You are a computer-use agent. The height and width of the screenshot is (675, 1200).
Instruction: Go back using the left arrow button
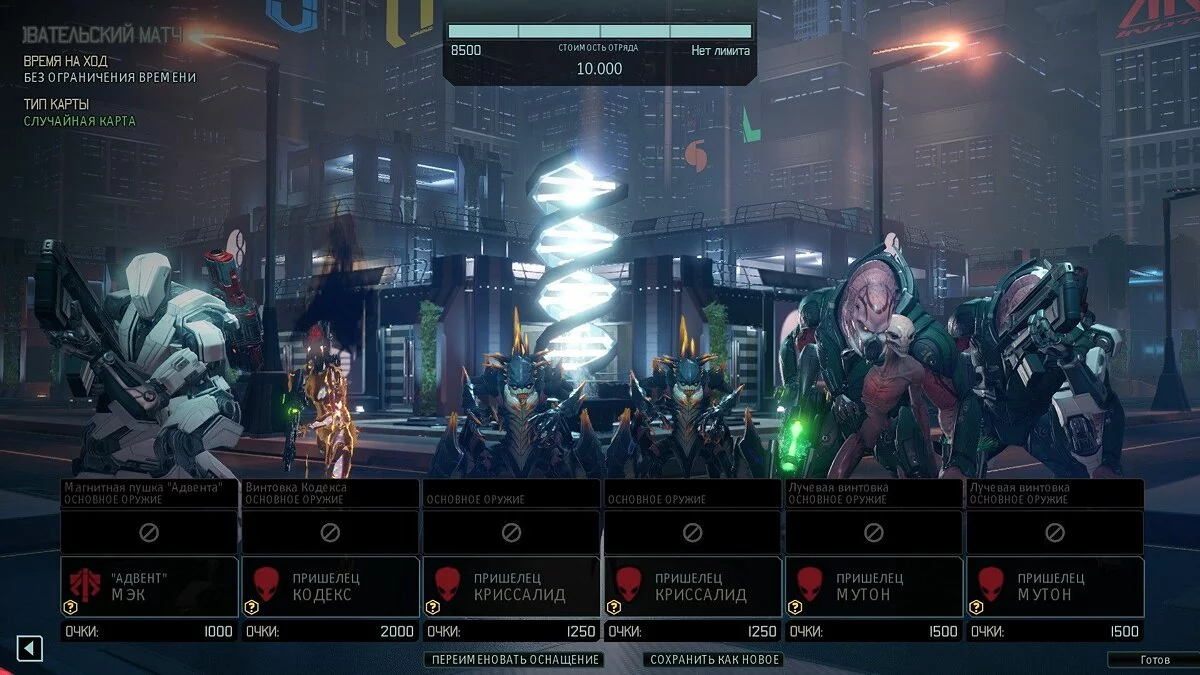point(29,649)
